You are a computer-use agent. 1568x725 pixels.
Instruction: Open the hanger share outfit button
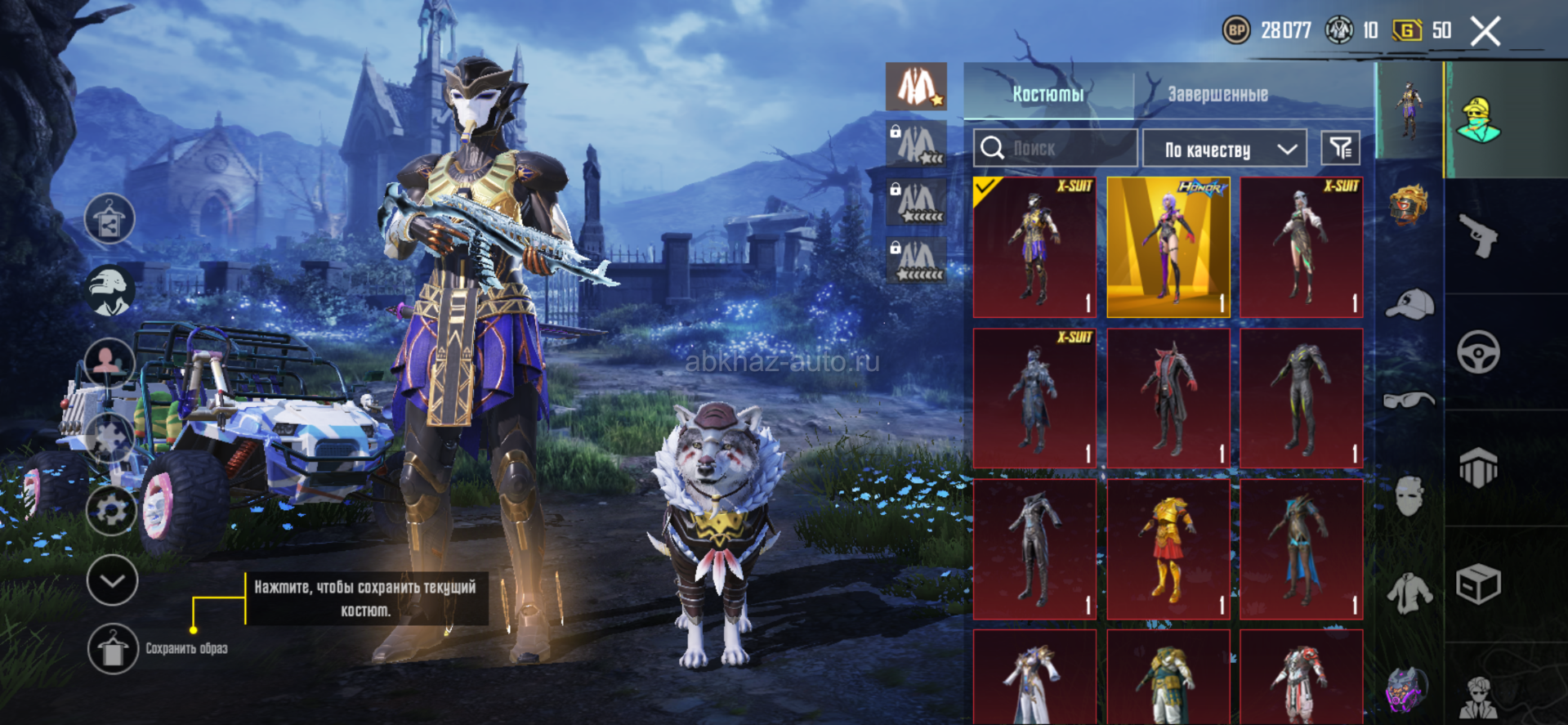[x=109, y=219]
